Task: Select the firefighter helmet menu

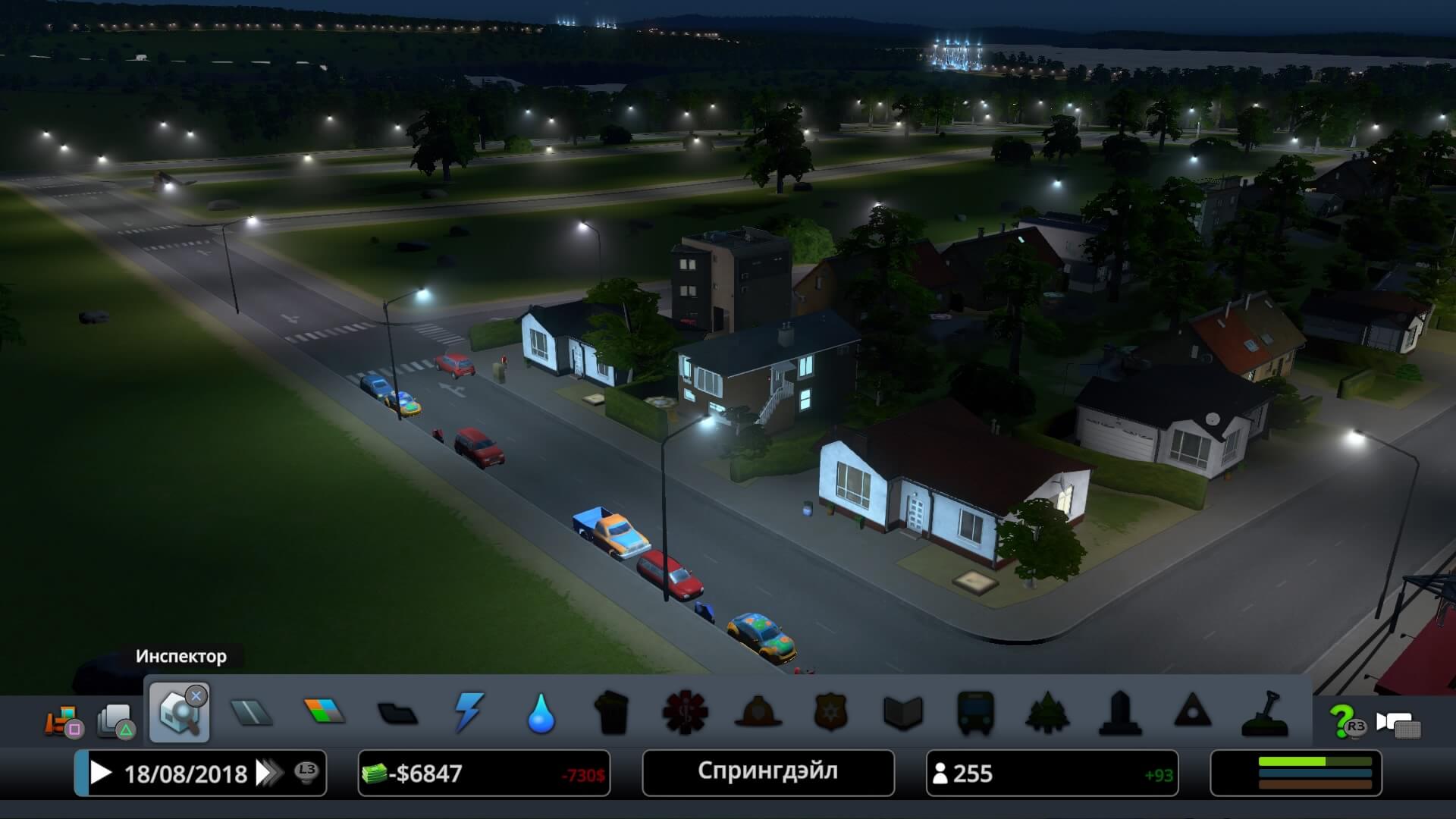Action: coord(758,713)
